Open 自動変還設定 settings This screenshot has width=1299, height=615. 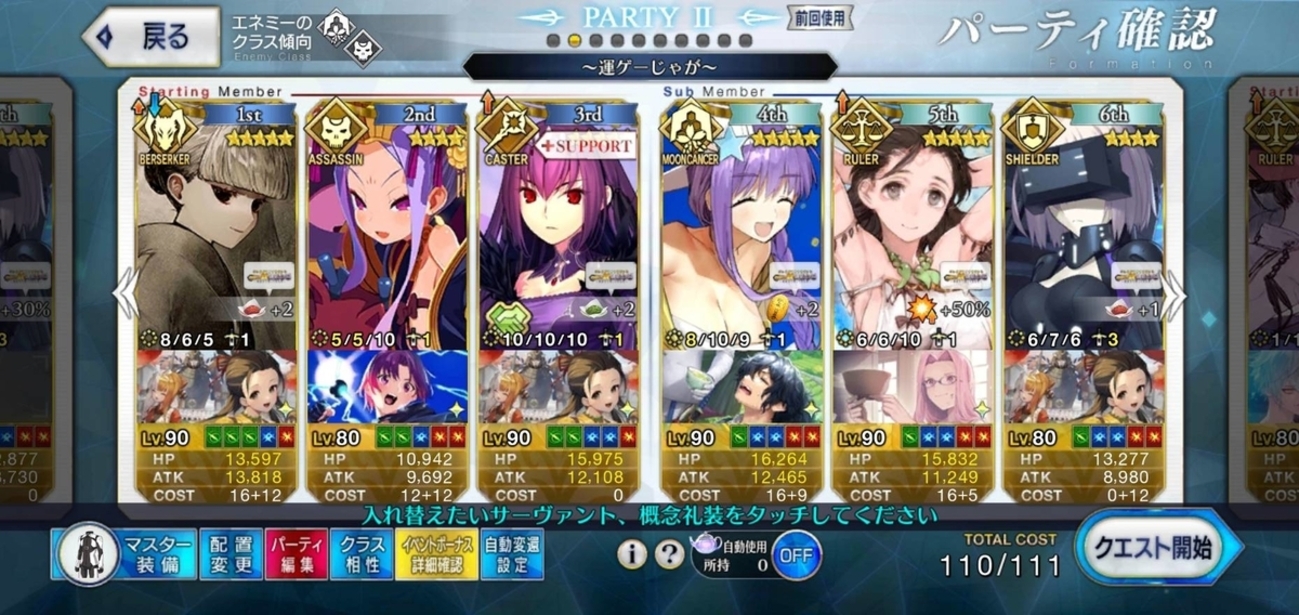pyautogui.click(x=512, y=554)
